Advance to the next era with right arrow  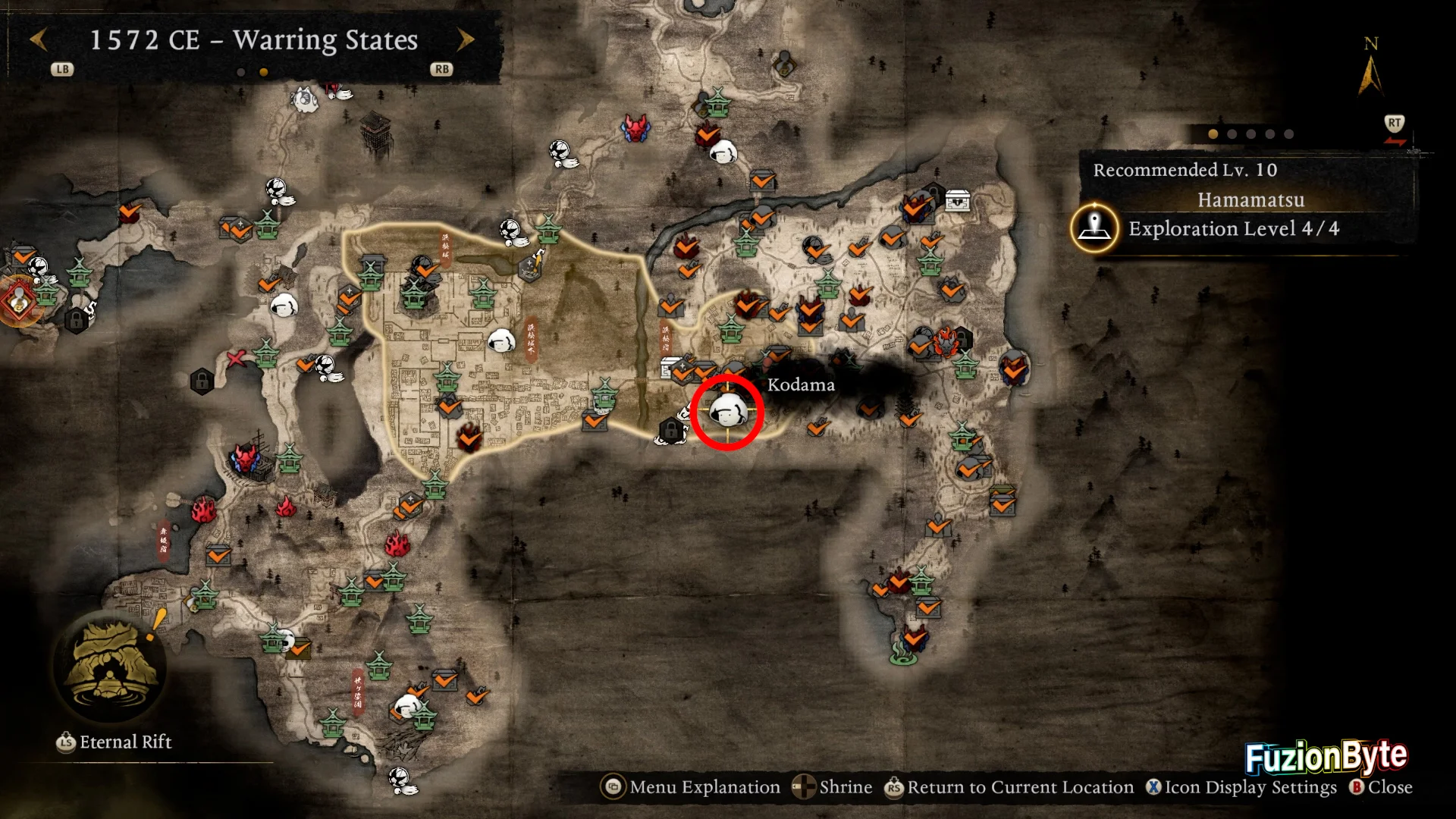click(x=466, y=39)
